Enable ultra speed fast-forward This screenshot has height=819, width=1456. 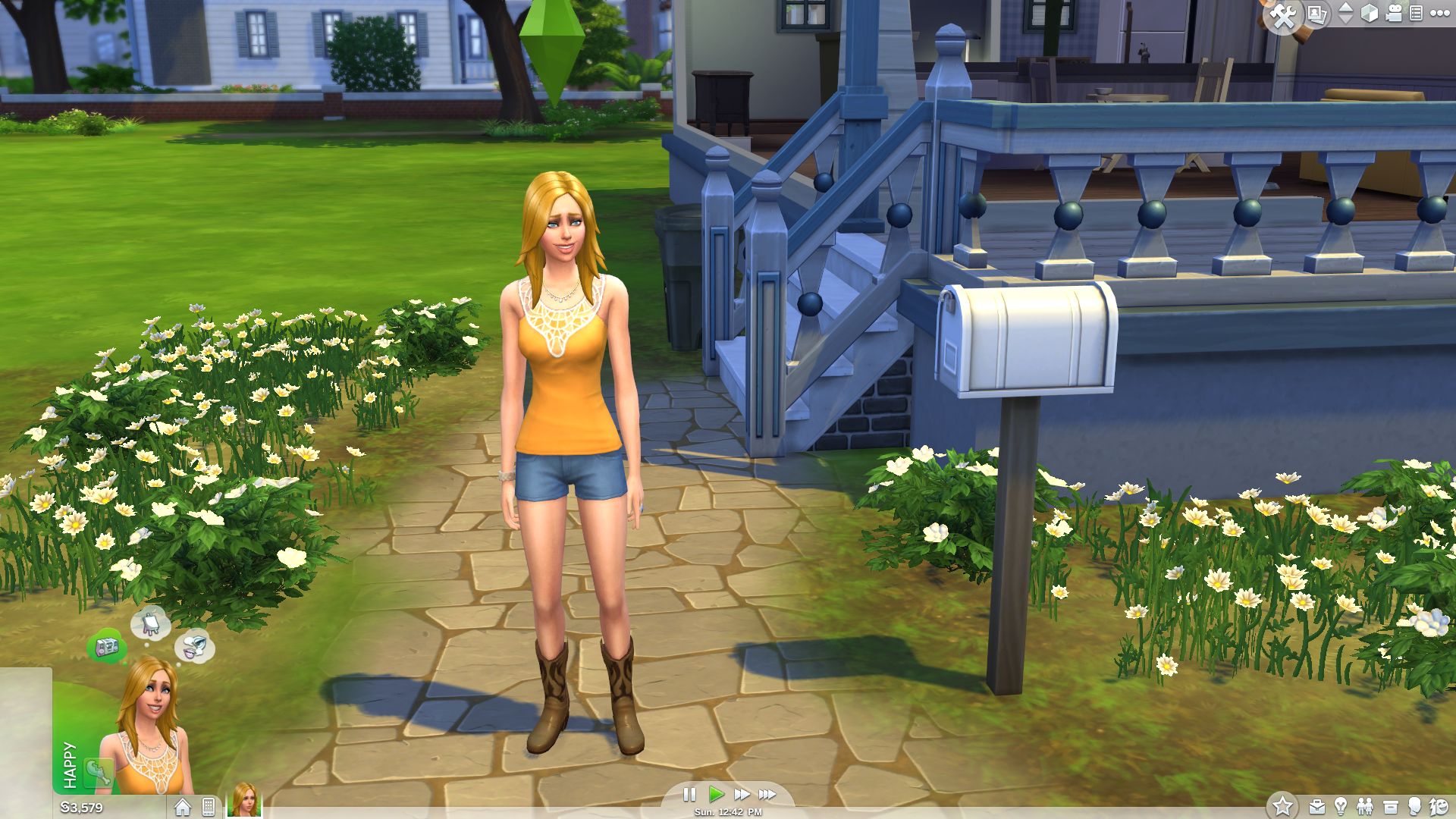(767, 795)
